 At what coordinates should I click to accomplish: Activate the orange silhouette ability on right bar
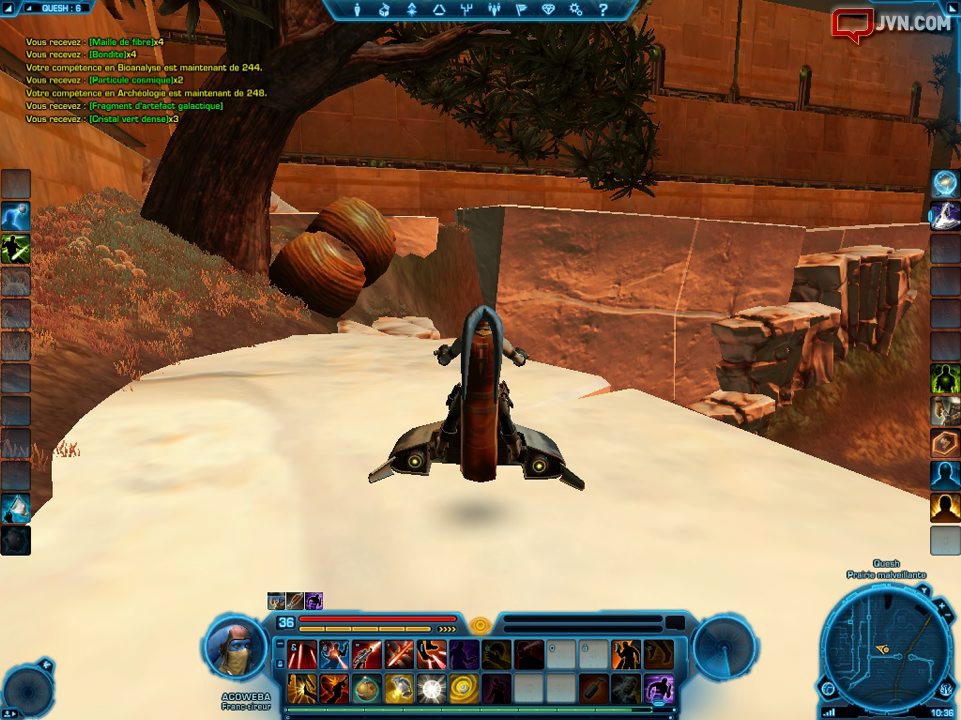click(x=945, y=507)
